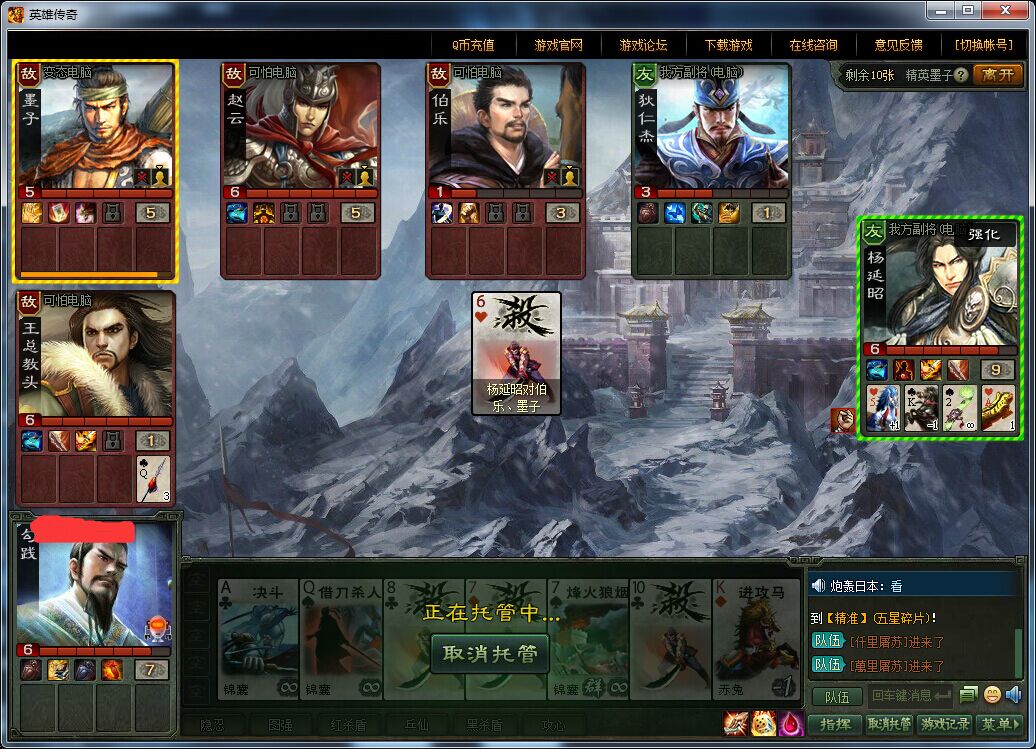
Task: Click the chat message input field
Action: click(x=909, y=695)
